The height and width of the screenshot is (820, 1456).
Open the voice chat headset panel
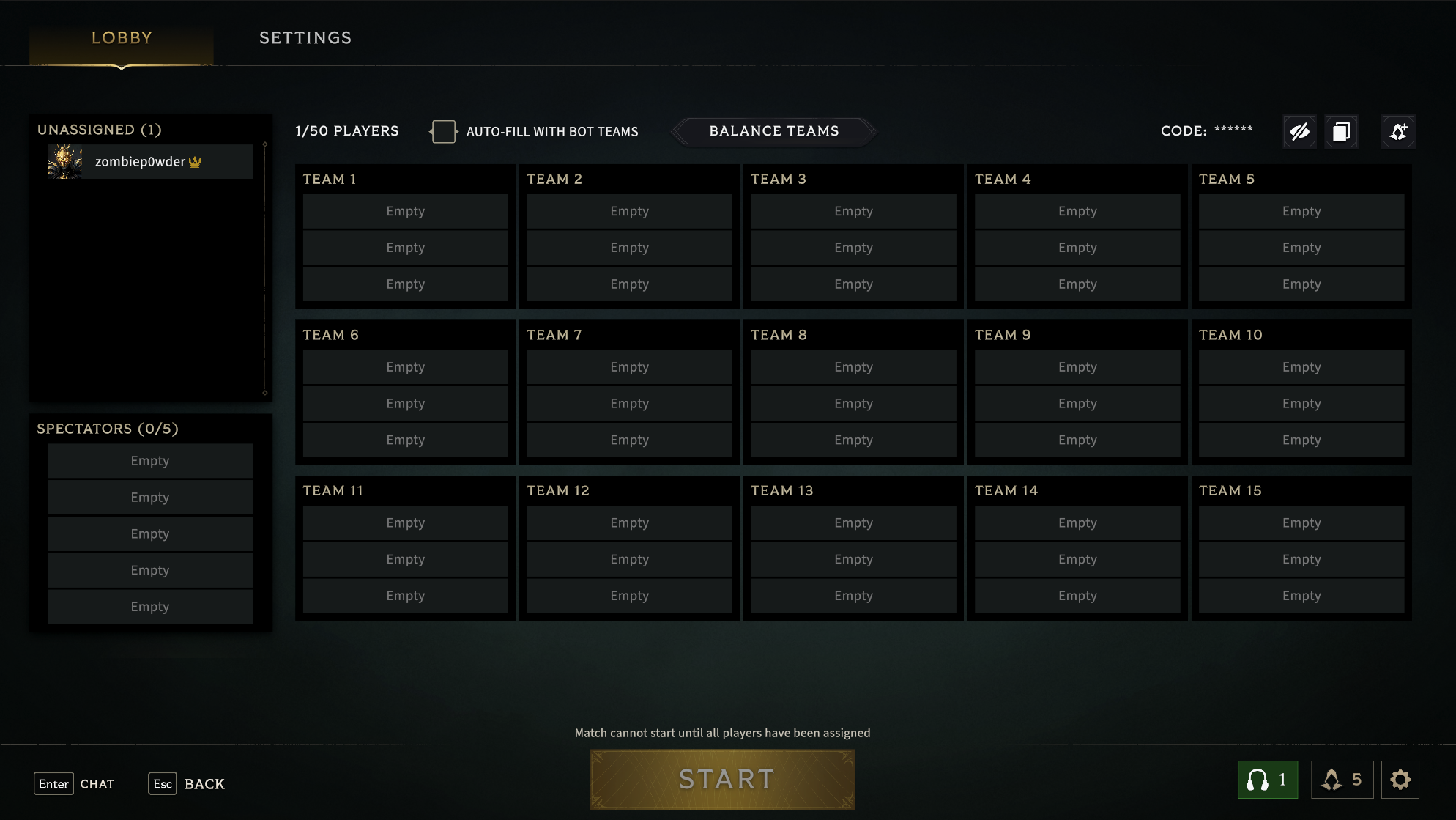[x=1267, y=780]
